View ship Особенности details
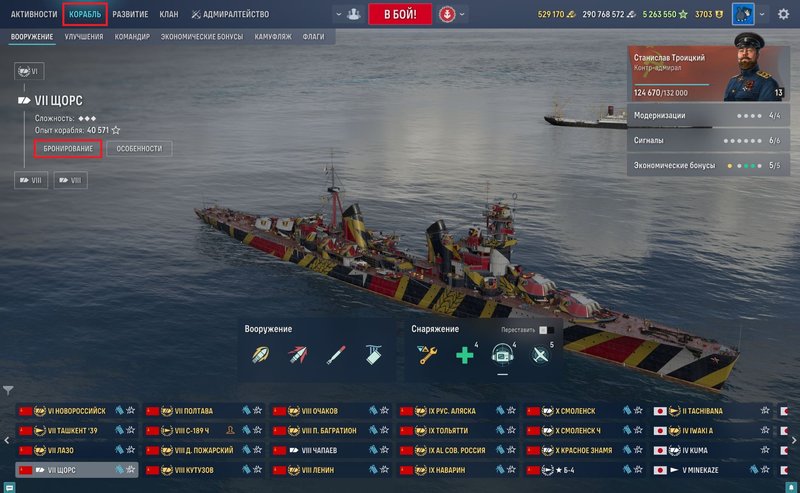The image size is (800, 493). coord(139,148)
